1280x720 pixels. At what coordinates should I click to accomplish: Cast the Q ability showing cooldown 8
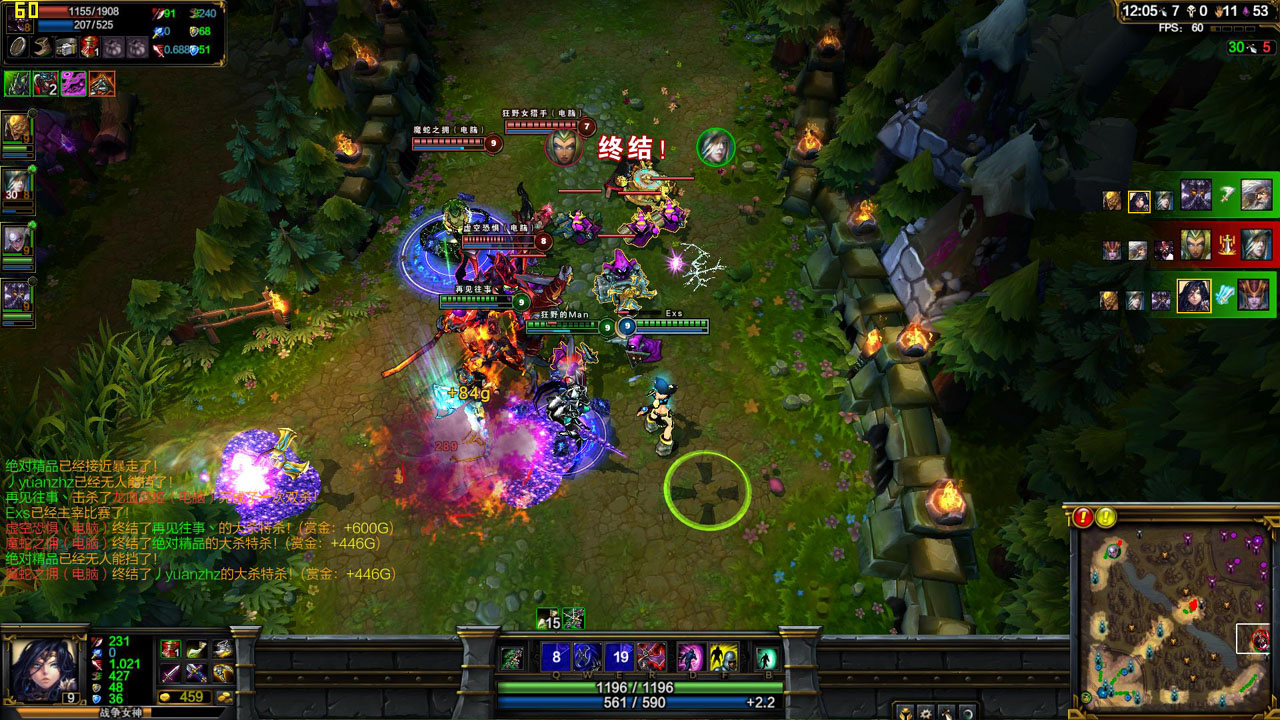556,657
